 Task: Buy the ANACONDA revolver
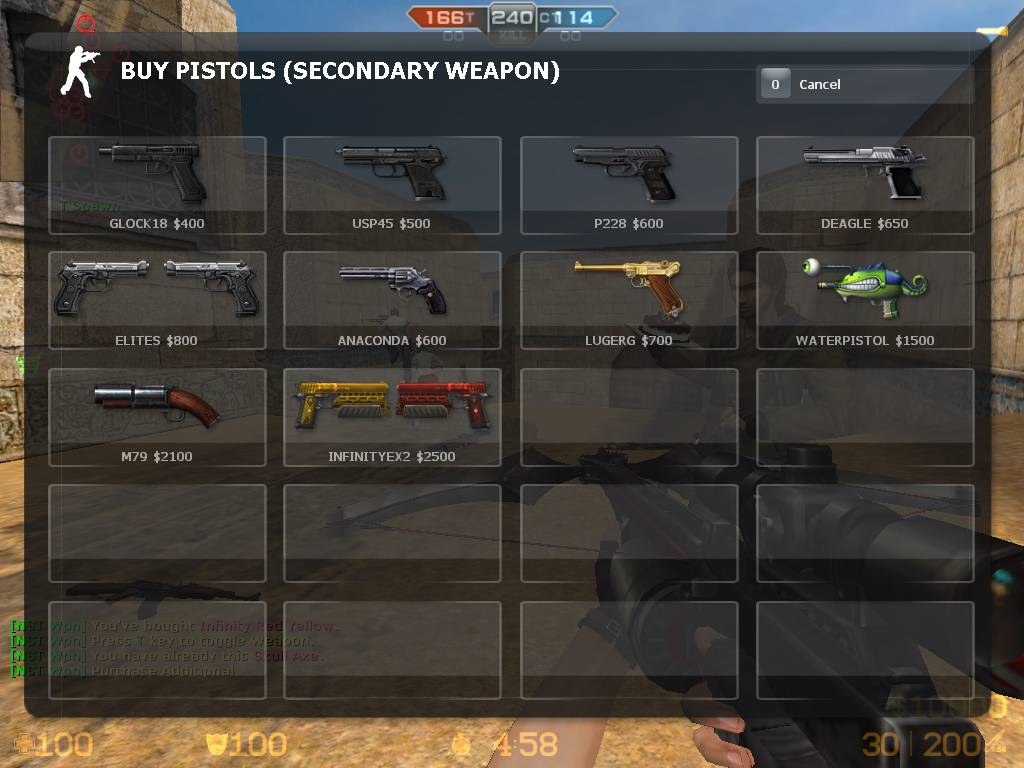(392, 300)
